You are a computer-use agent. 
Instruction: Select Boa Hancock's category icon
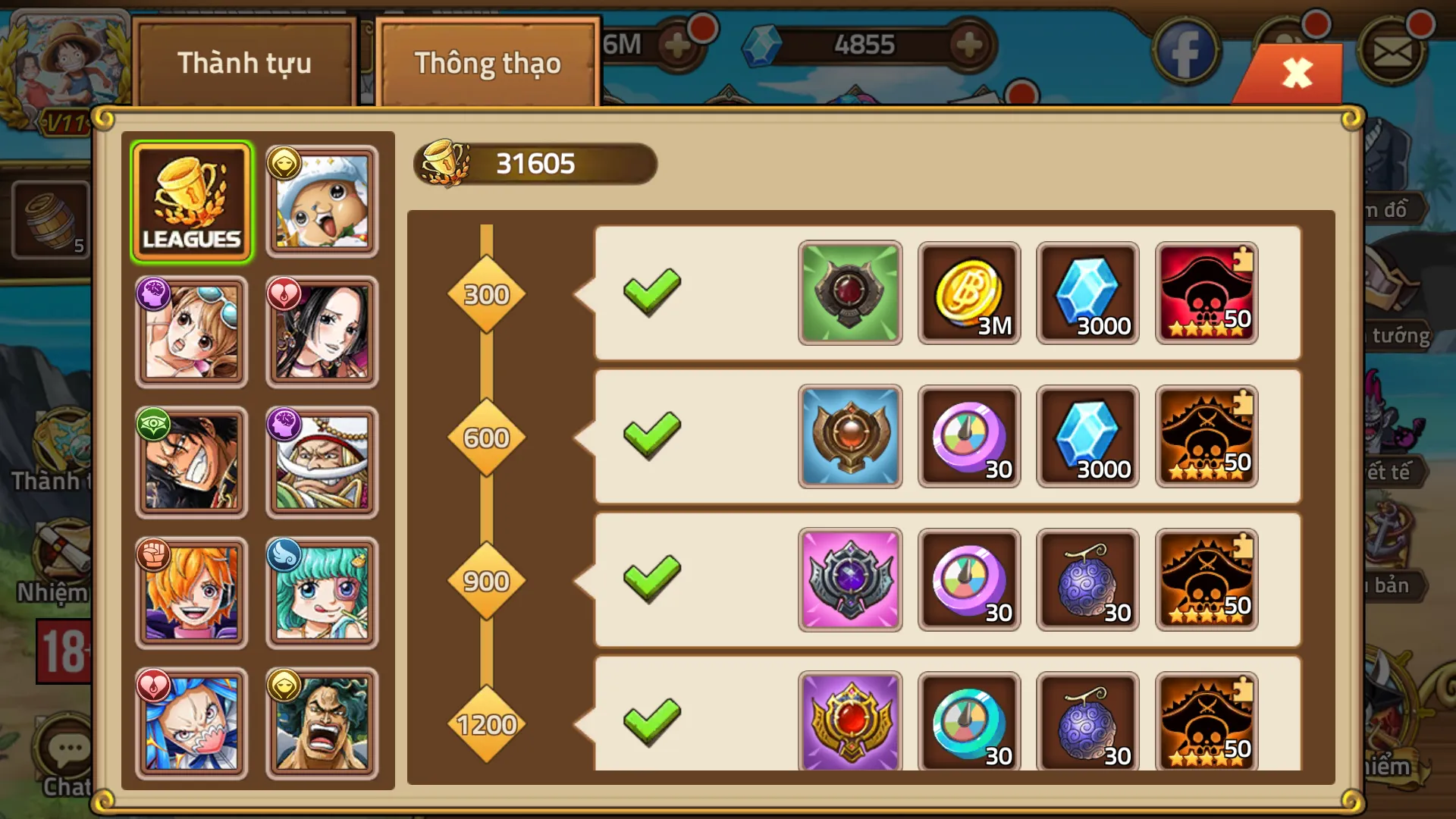[x=322, y=331]
